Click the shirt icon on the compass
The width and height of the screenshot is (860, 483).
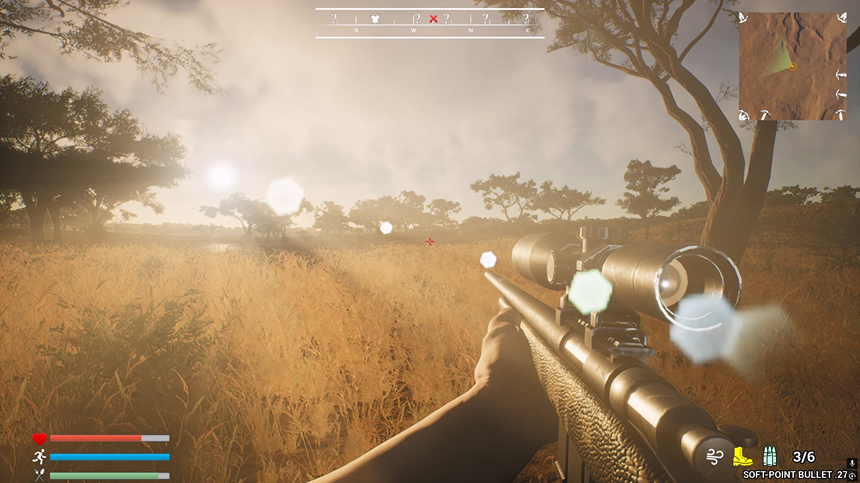[375, 18]
